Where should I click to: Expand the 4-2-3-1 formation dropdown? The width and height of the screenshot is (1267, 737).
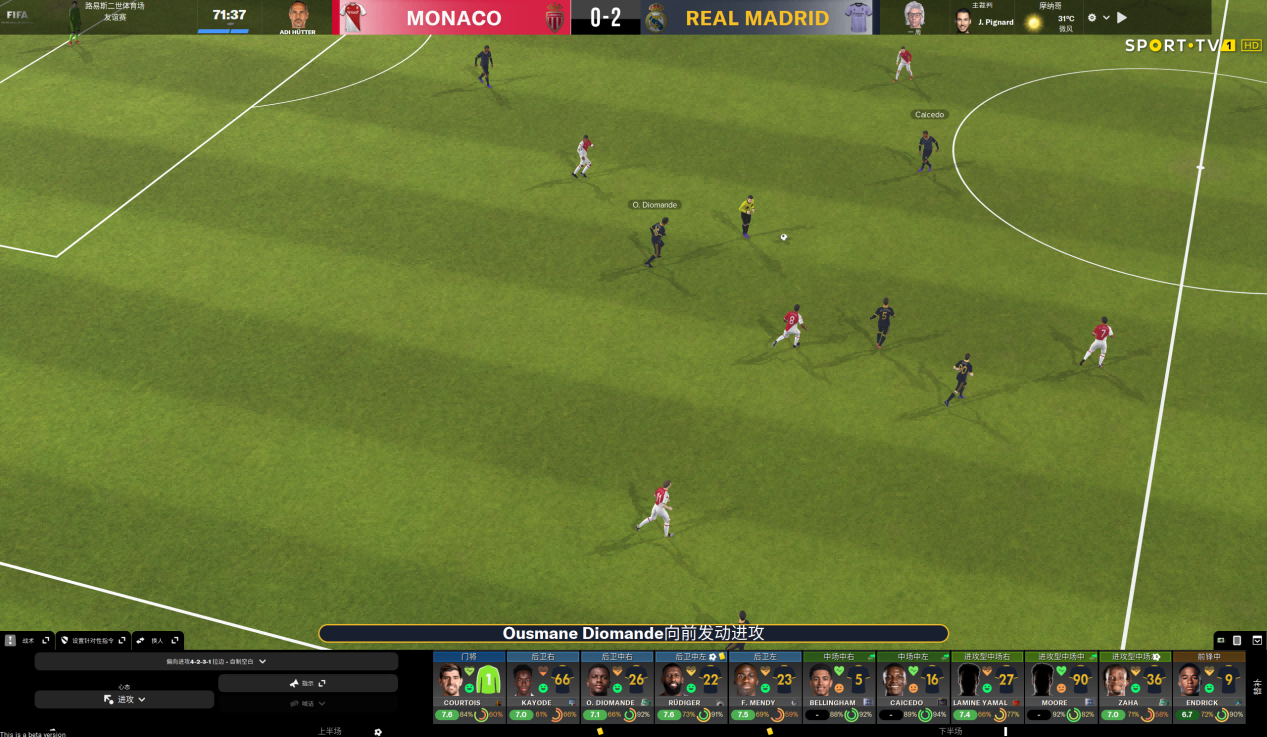click(216, 661)
